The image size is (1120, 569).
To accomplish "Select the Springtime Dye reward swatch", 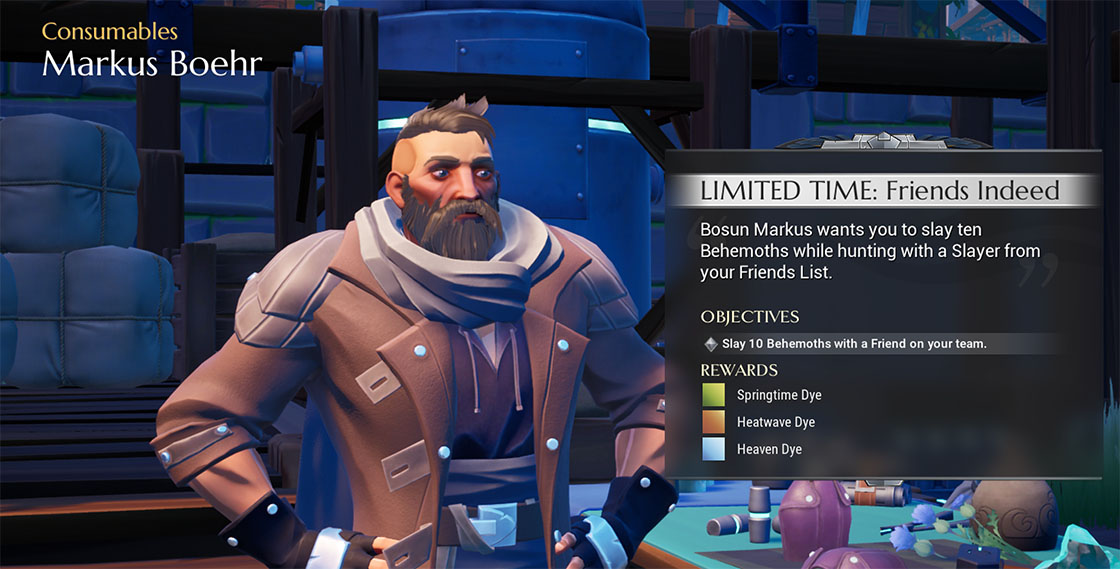I will pyautogui.click(x=713, y=395).
